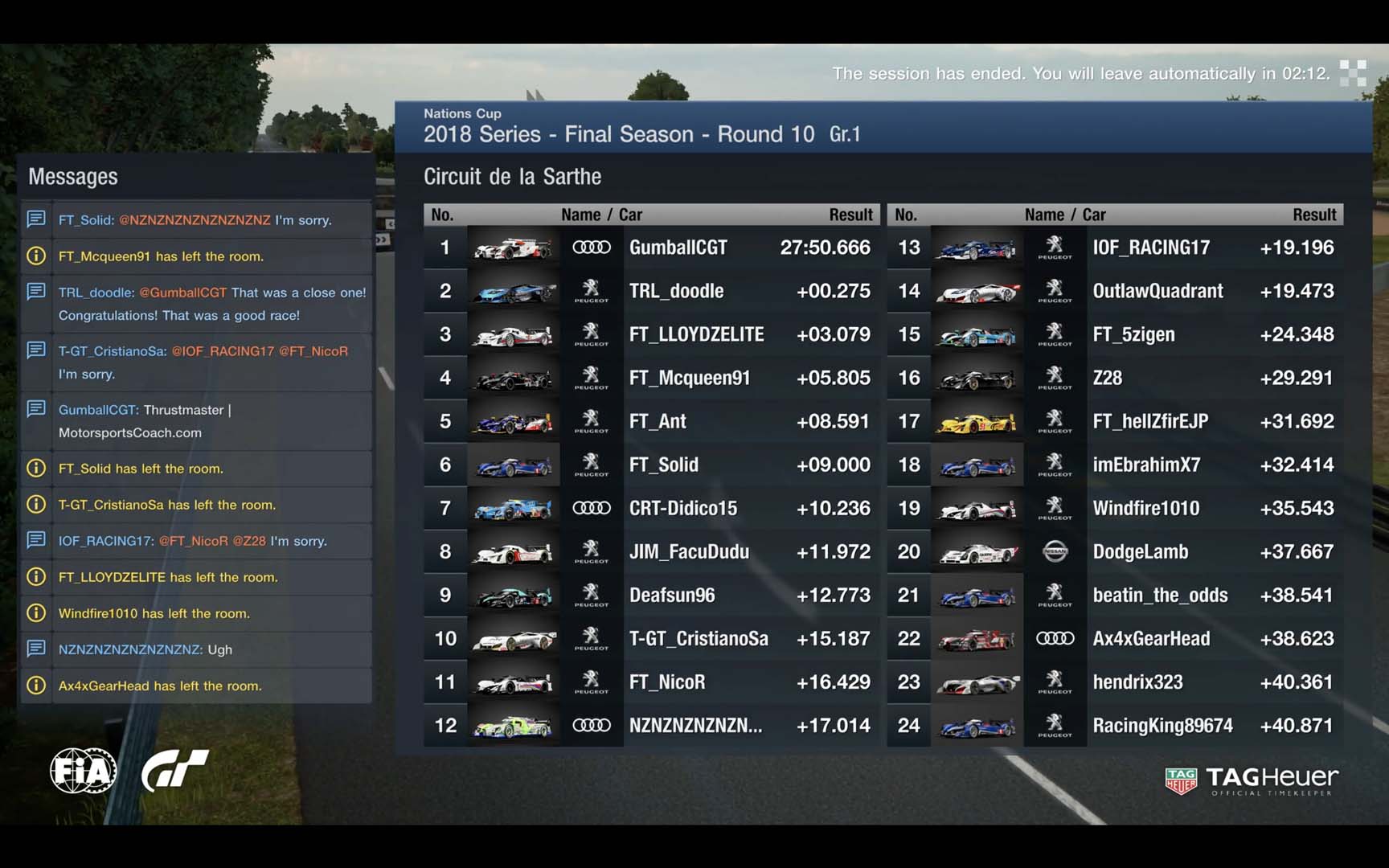Select the "Windfire1010 has left the room" notice
Screen dimensions: 1389x868
tap(154, 613)
